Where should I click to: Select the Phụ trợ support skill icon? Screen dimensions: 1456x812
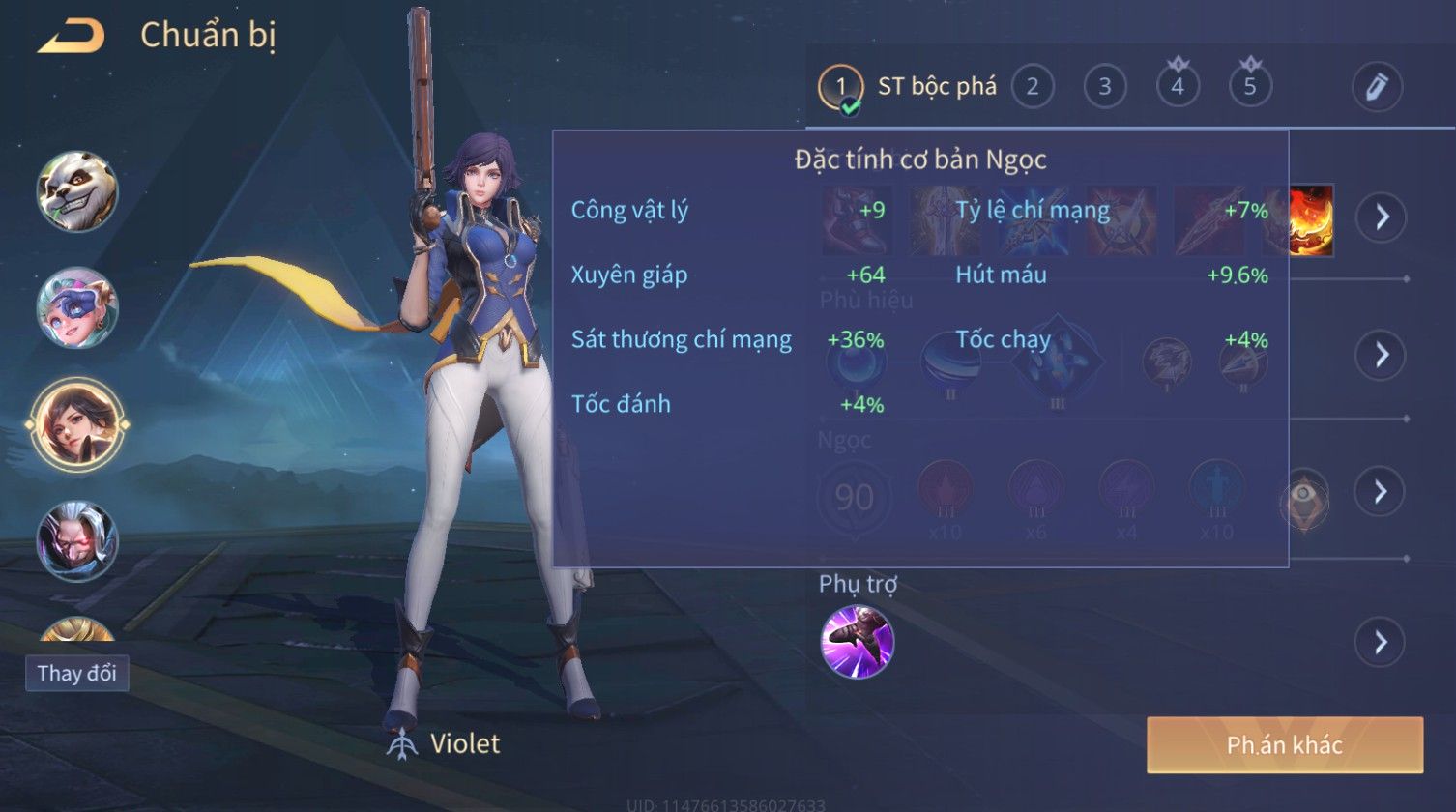pyautogui.click(x=857, y=642)
